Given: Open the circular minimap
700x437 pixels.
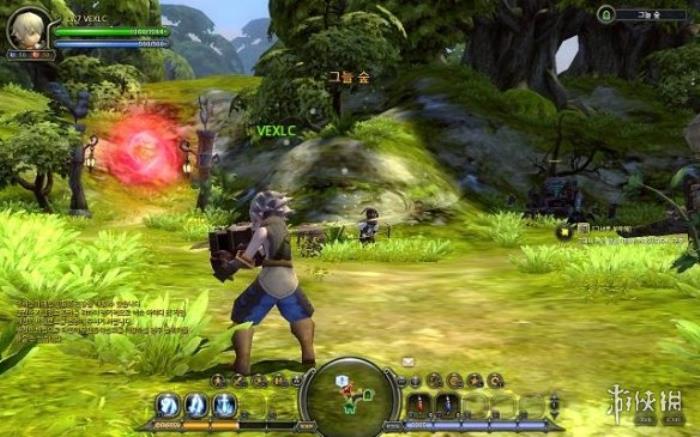Looking at the screenshot, I should click(349, 396).
